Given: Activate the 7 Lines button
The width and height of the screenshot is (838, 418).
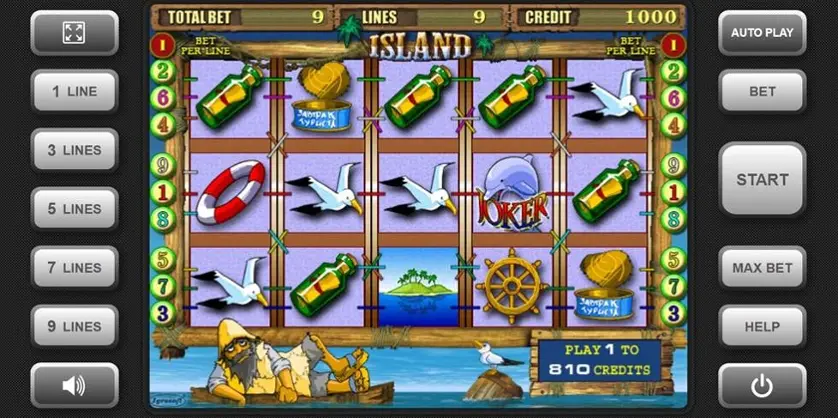Looking at the screenshot, I should coord(74,268).
